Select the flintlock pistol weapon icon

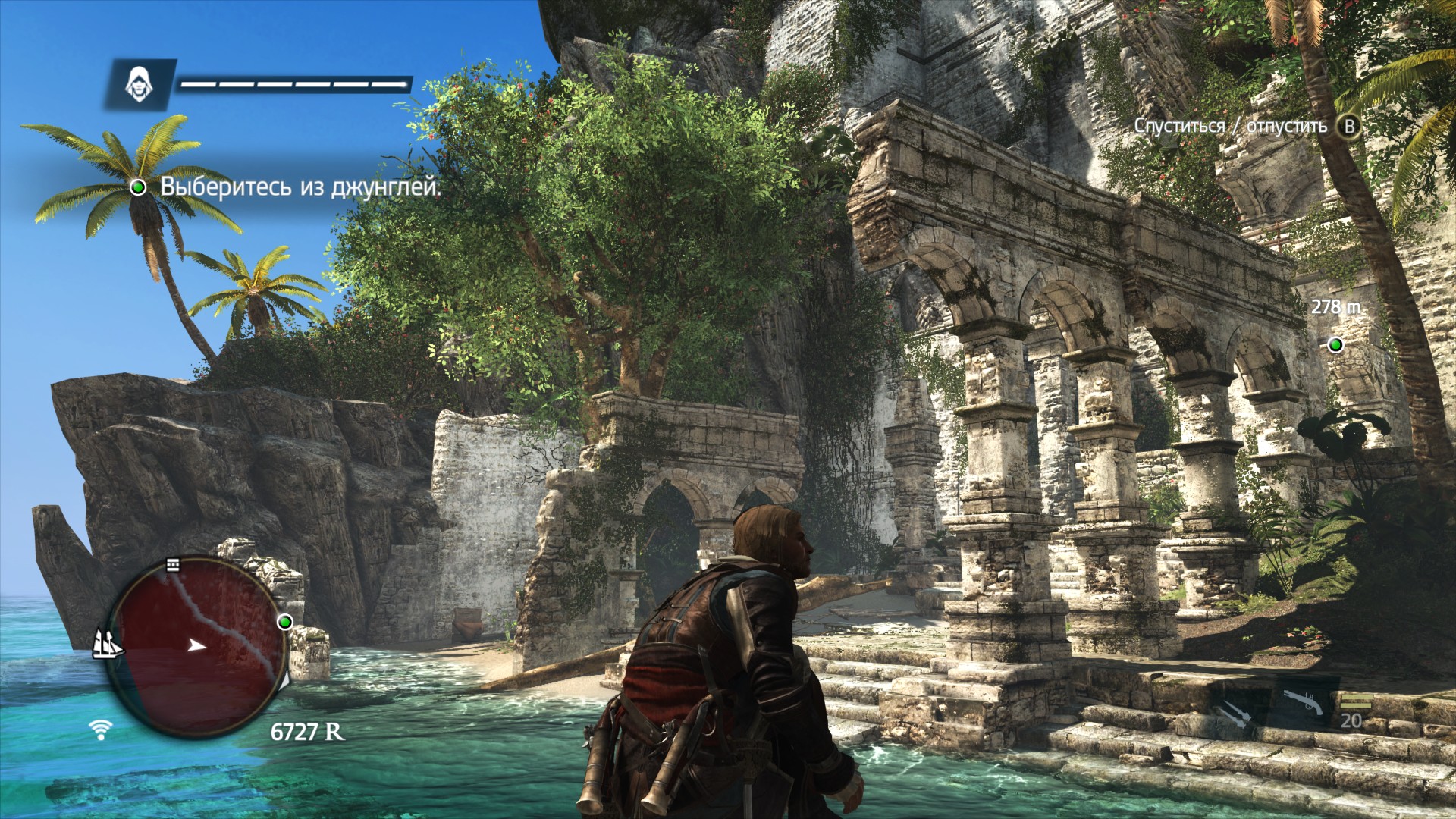1303,702
